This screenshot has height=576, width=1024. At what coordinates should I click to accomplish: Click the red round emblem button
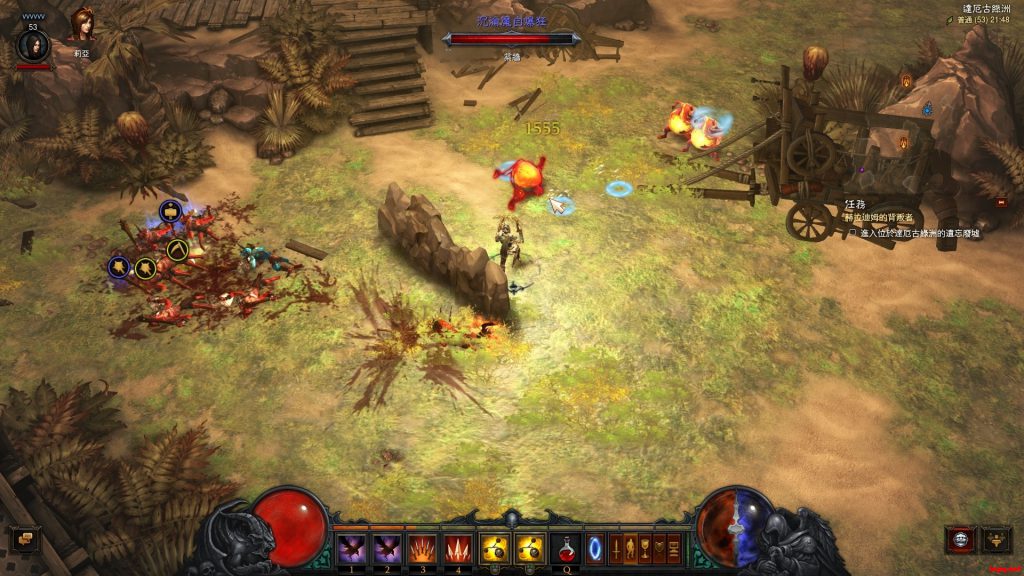tap(960, 539)
